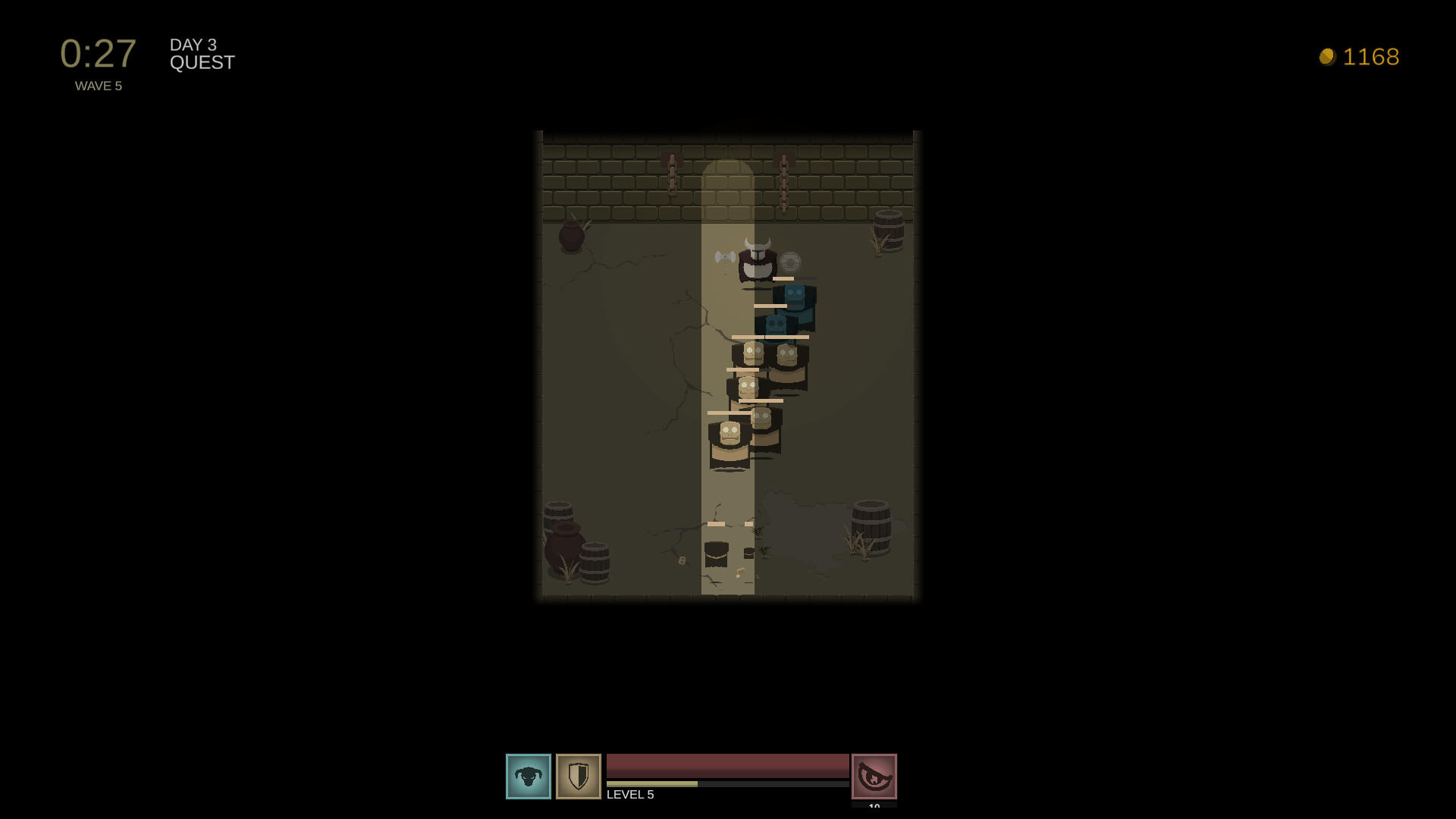Click the 1168 gold total
Viewport: 1456px width, 819px height.
pos(1373,56)
